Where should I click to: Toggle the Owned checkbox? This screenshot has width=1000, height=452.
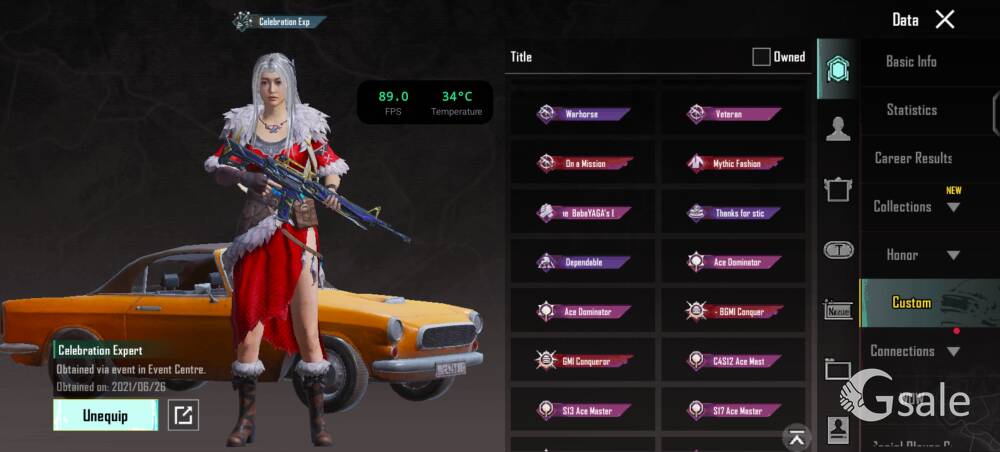point(762,57)
